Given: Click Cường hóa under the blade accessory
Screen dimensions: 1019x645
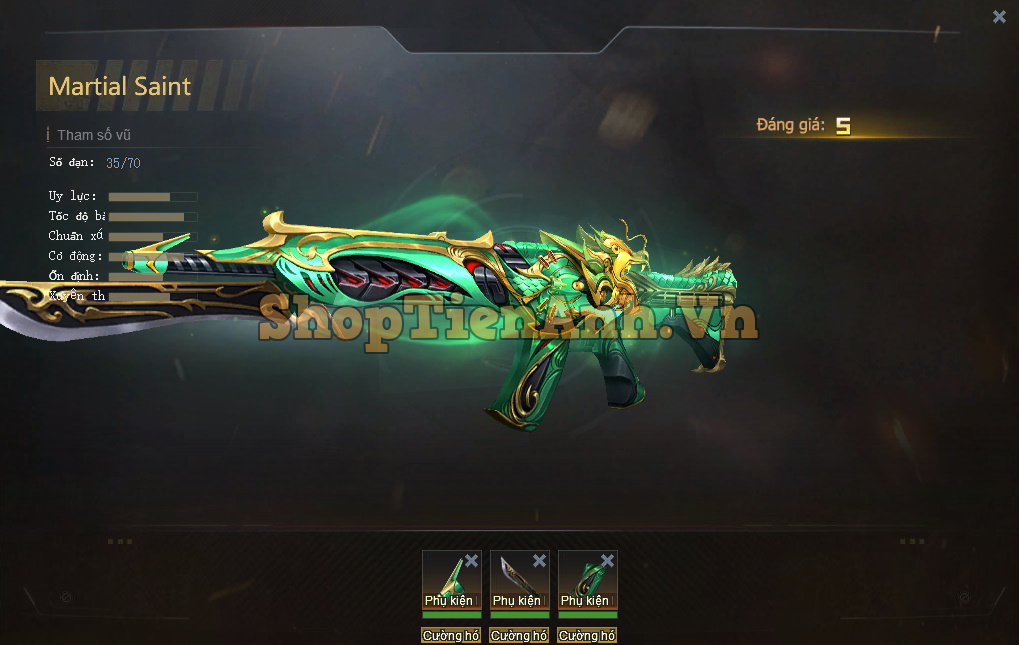Looking at the screenshot, I should tap(519, 635).
